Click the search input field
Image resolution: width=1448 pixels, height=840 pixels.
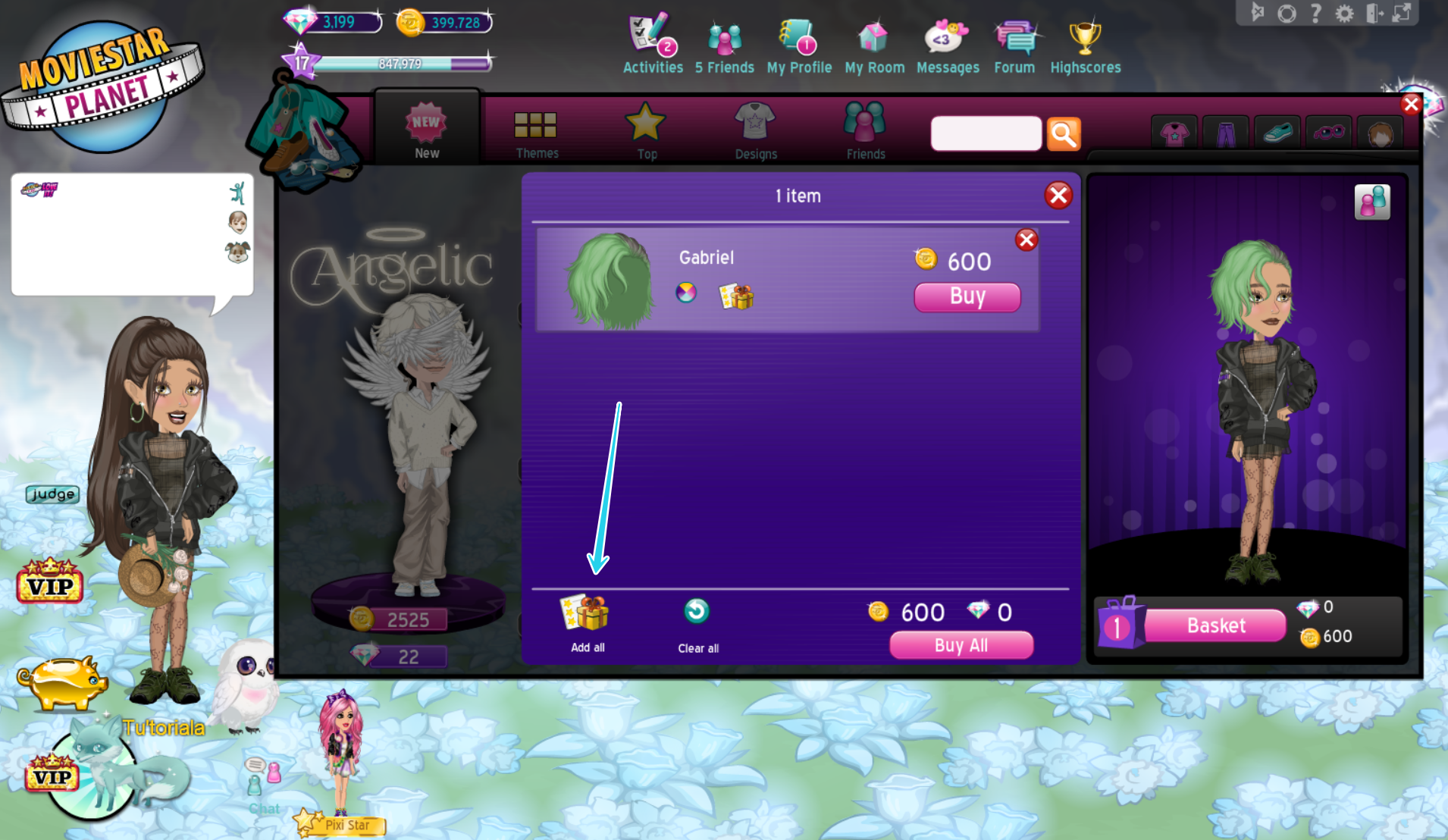pyautogui.click(x=986, y=133)
